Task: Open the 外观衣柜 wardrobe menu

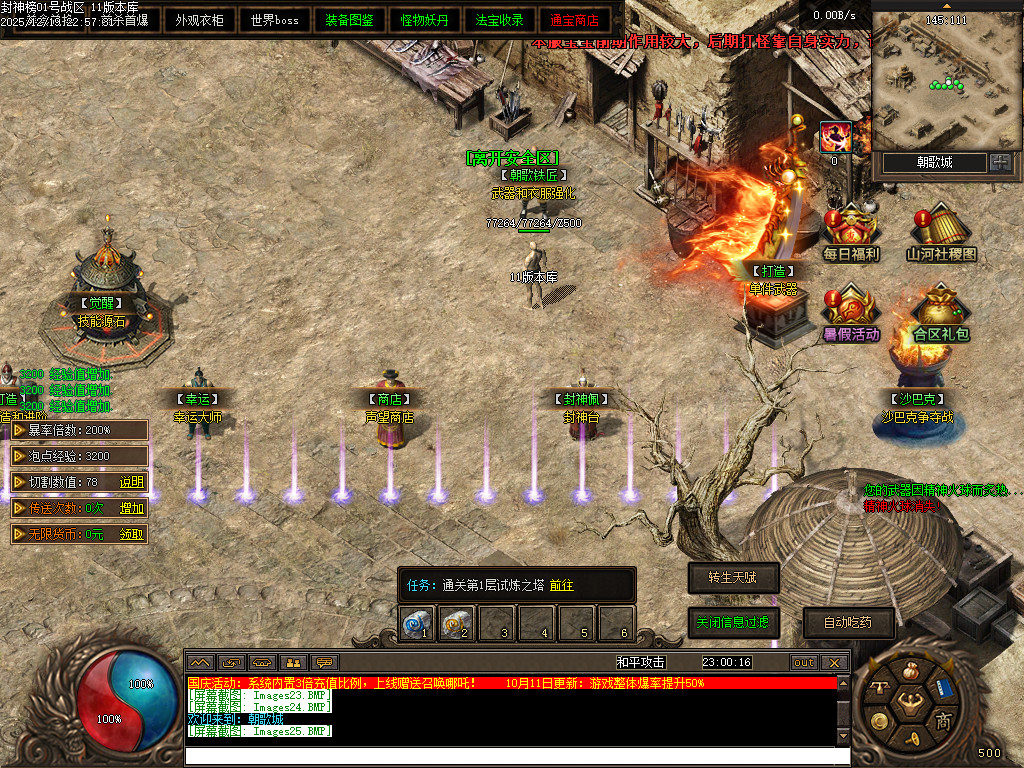Action: [199, 20]
